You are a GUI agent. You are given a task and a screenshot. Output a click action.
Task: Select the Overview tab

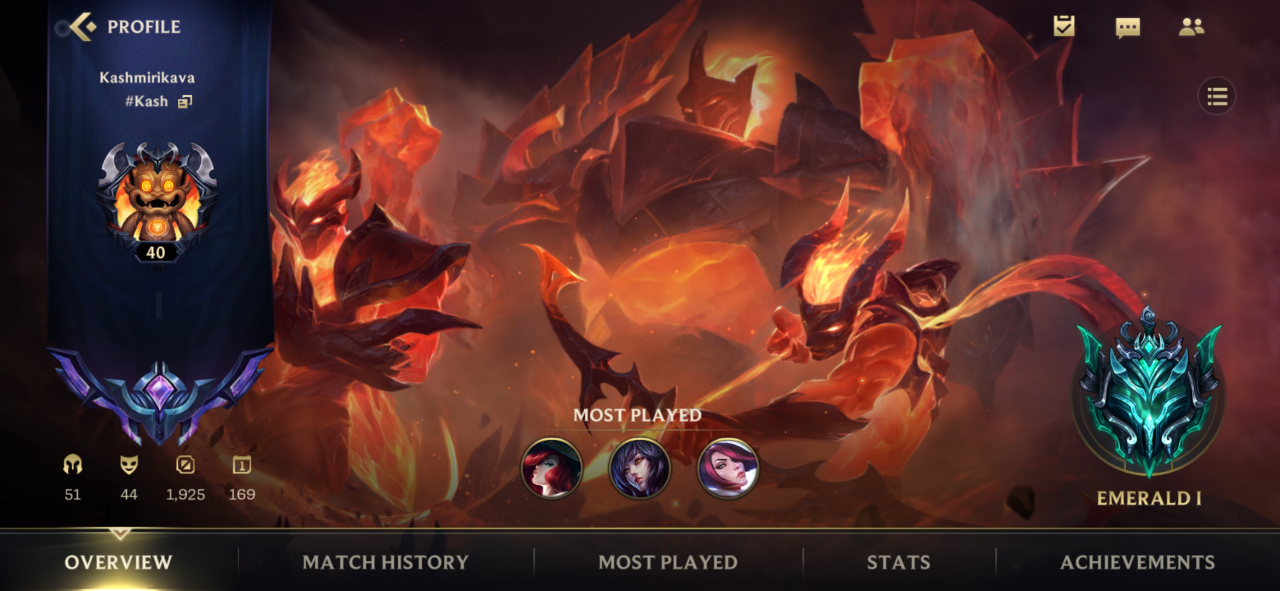[x=119, y=562]
